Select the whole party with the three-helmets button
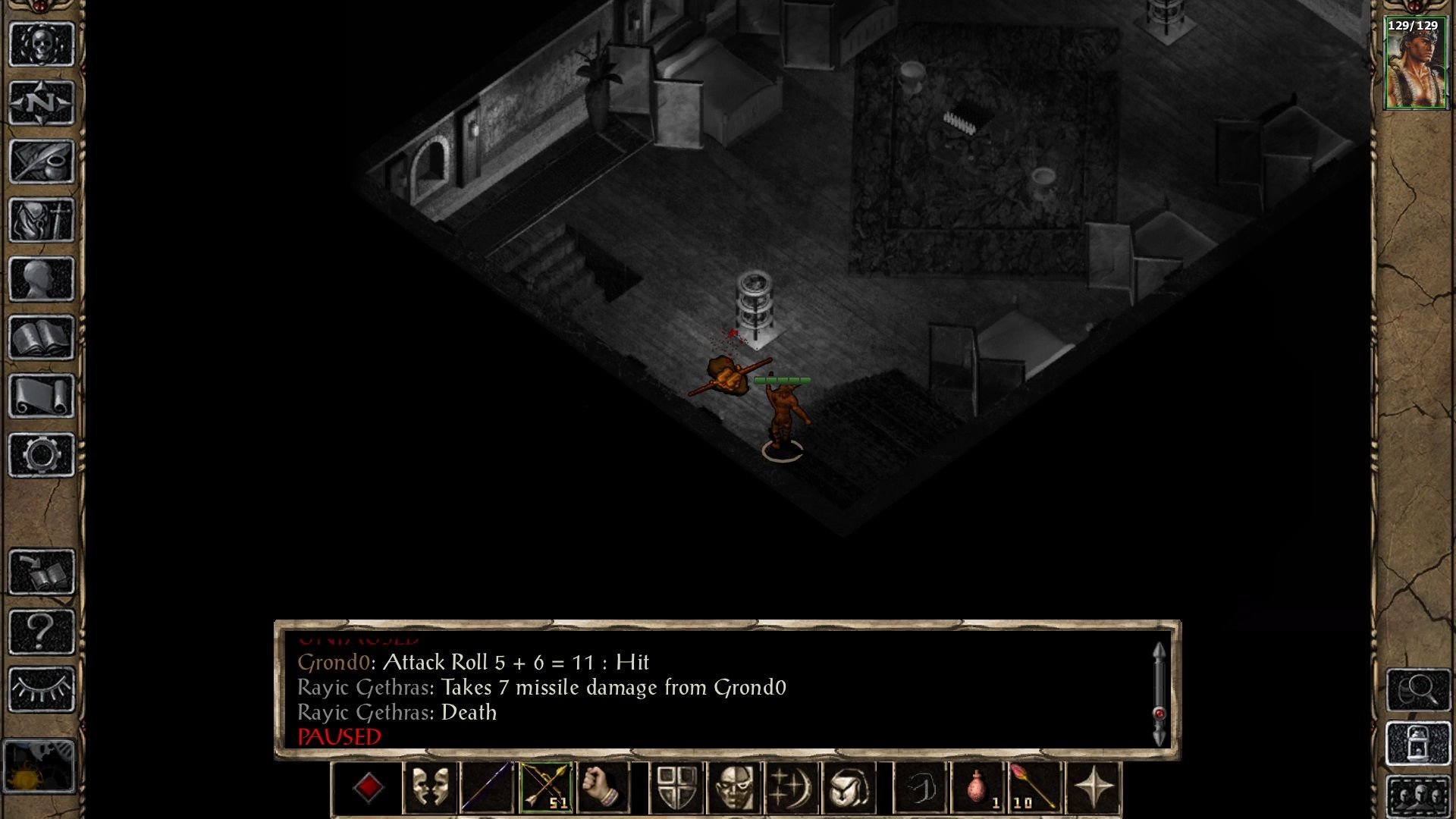1456x819 pixels. click(1418, 796)
